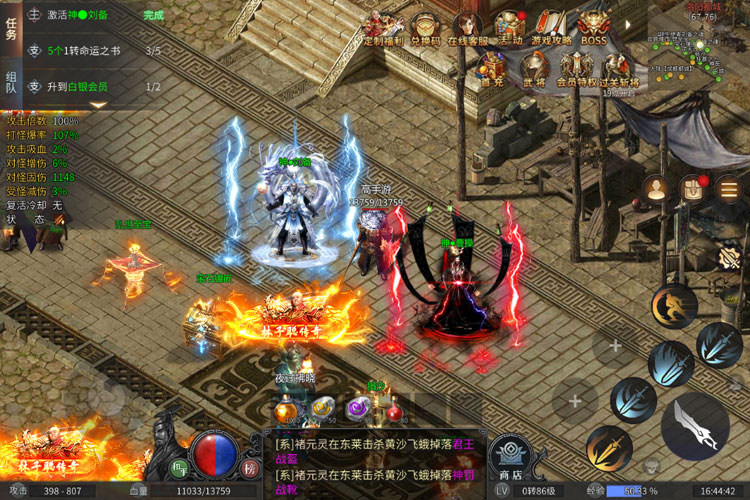Viewport: 750px width, 500px height.
Task: Open the character portrait button
Action: [656, 188]
